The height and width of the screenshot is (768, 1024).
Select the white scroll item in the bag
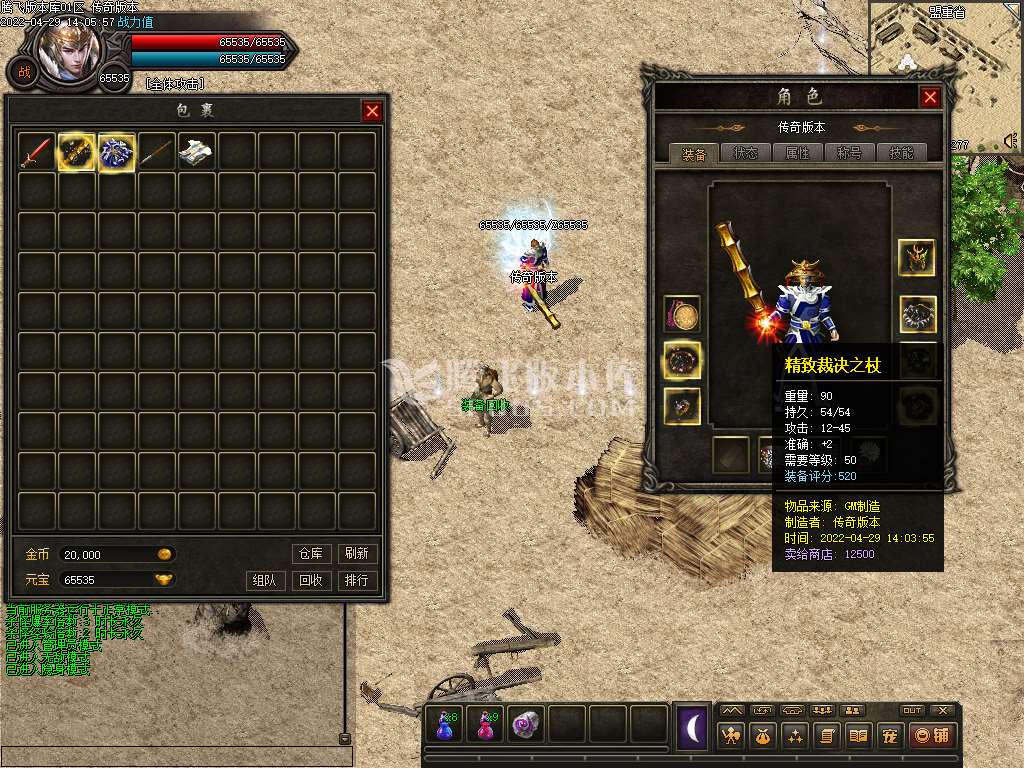coord(197,152)
